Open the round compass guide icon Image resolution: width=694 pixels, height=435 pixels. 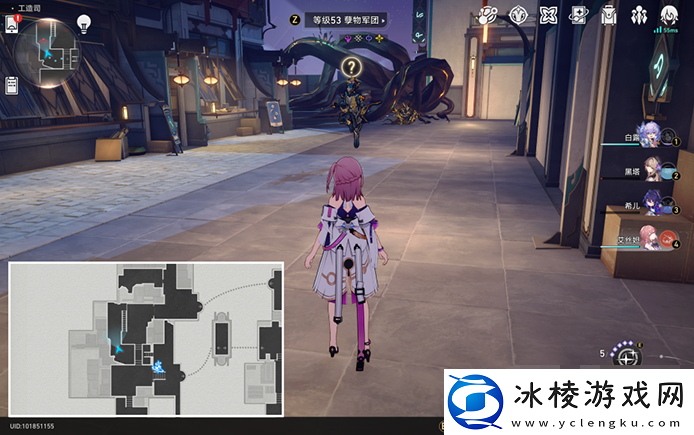click(518, 15)
